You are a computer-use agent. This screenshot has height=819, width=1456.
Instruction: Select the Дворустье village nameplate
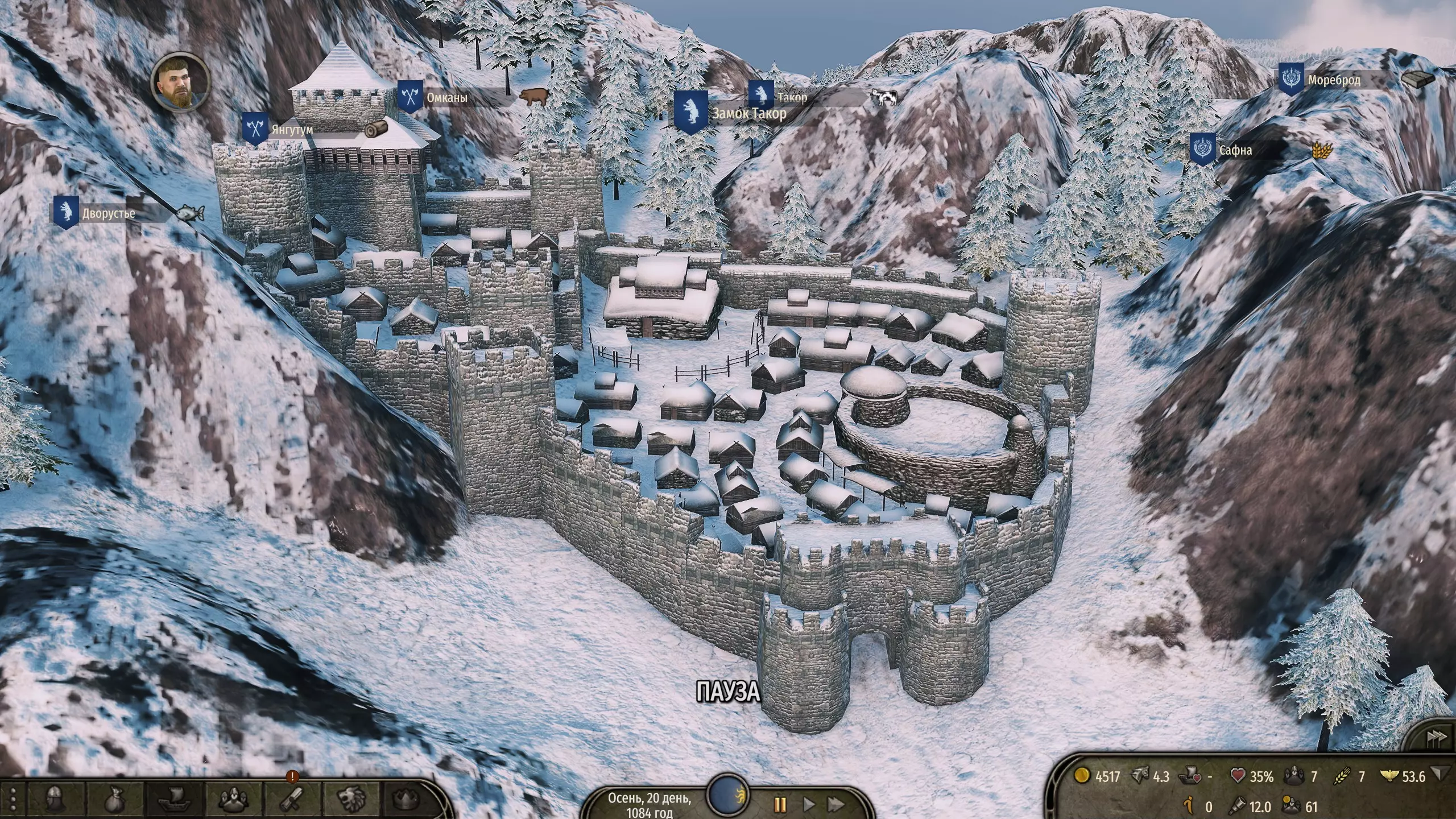click(x=108, y=214)
